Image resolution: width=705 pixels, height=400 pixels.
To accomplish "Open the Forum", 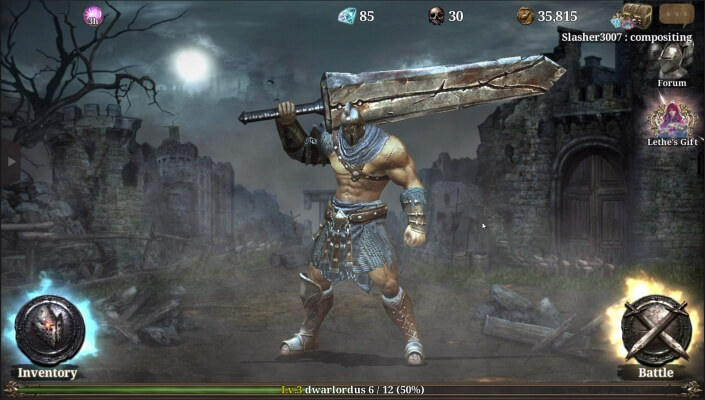I will (x=671, y=60).
